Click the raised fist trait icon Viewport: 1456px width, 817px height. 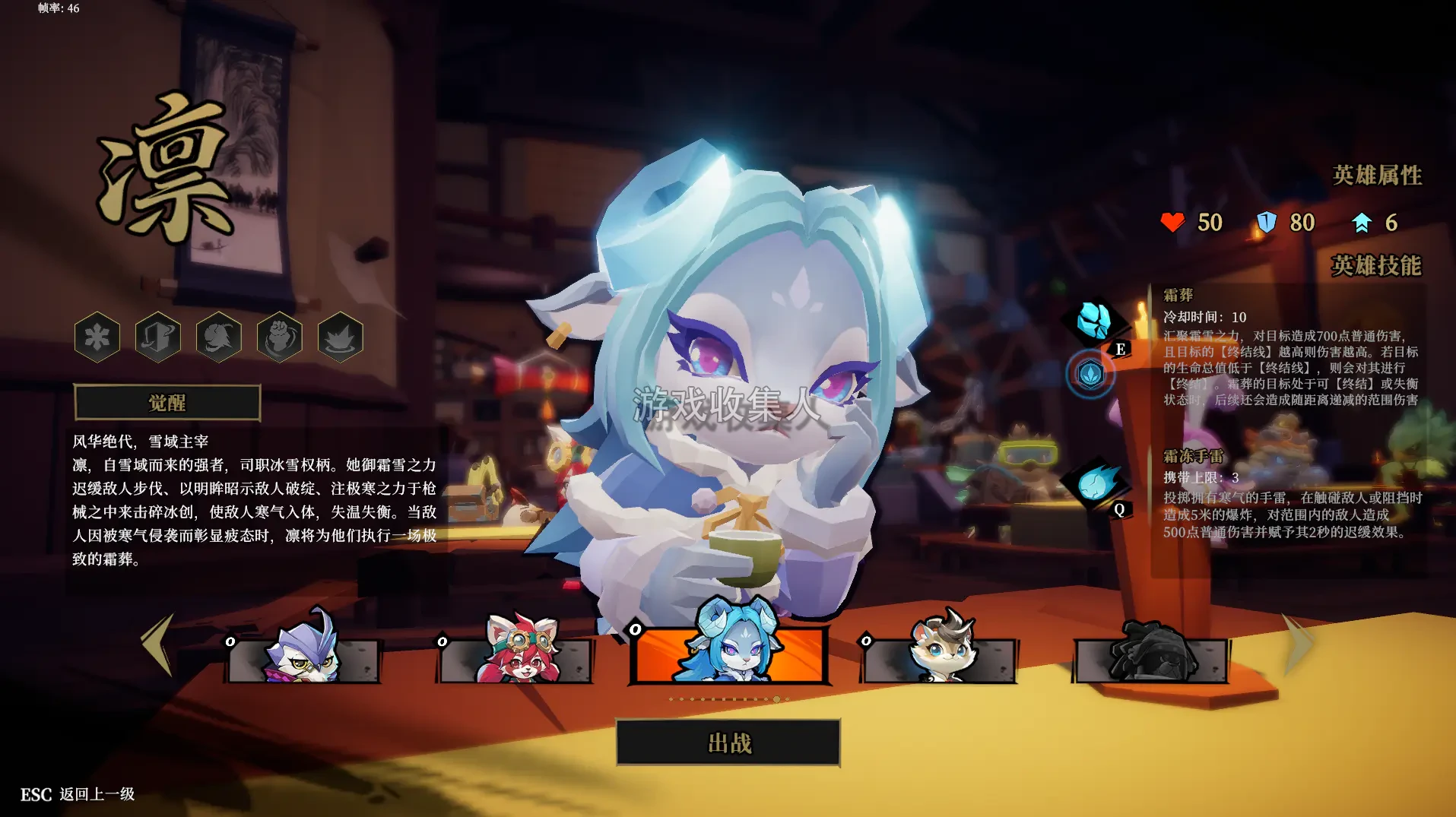pyautogui.click(x=278, y=337)
